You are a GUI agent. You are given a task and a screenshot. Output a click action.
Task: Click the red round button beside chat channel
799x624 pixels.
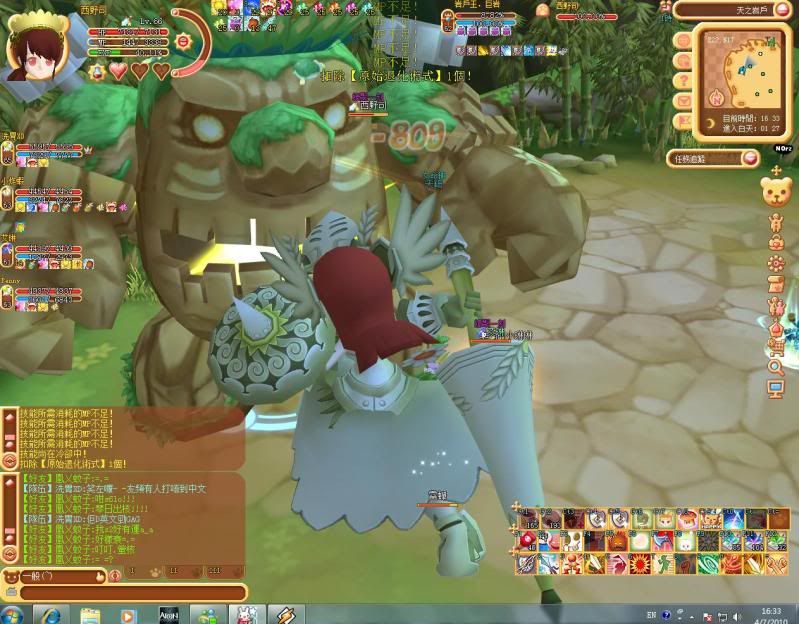pyautogui.click(x=115, y=576)
